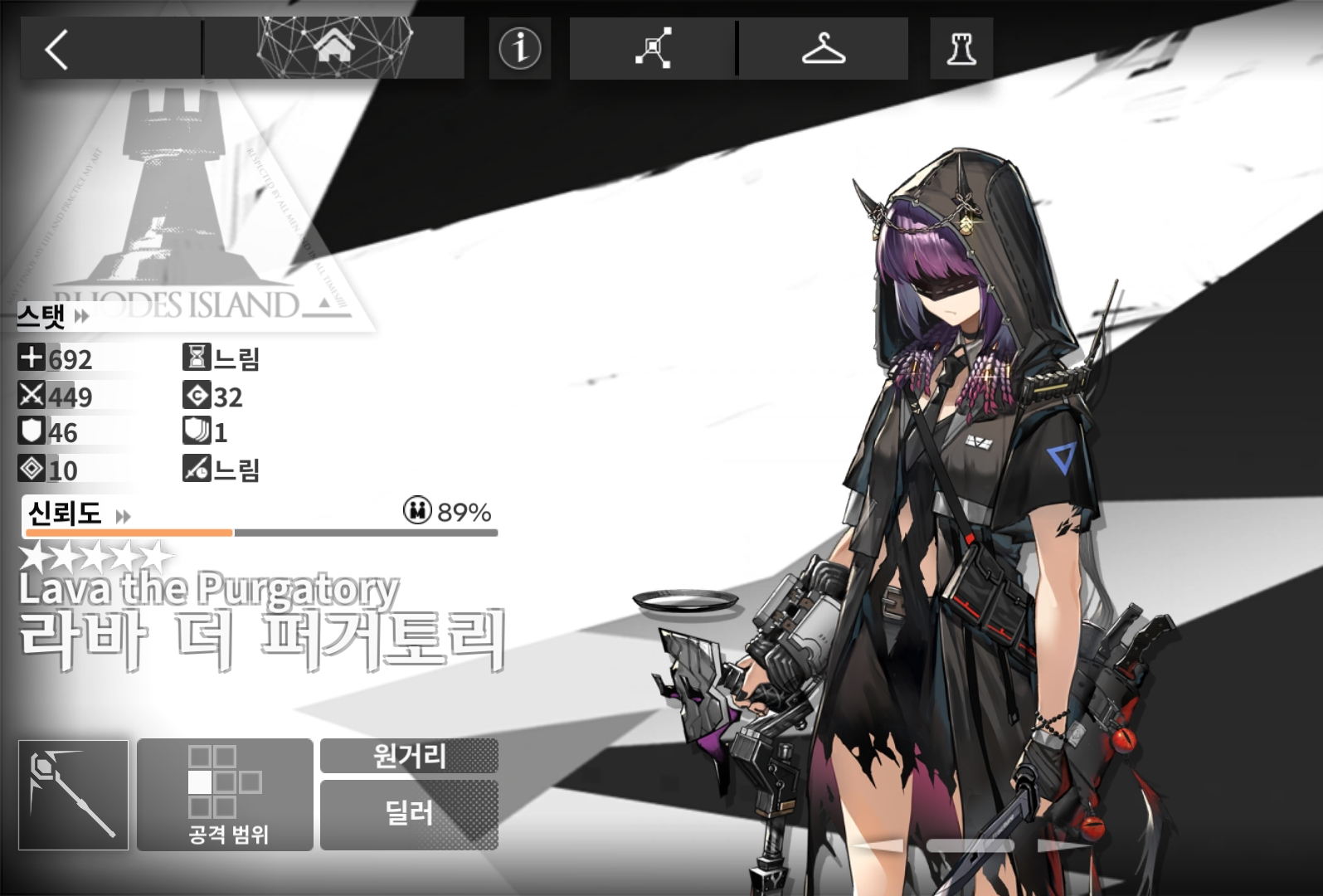1323x896 pixels.
Task: Select the 원거리 ranged tag
Action: pyautogui.click(x=409, y=756)
